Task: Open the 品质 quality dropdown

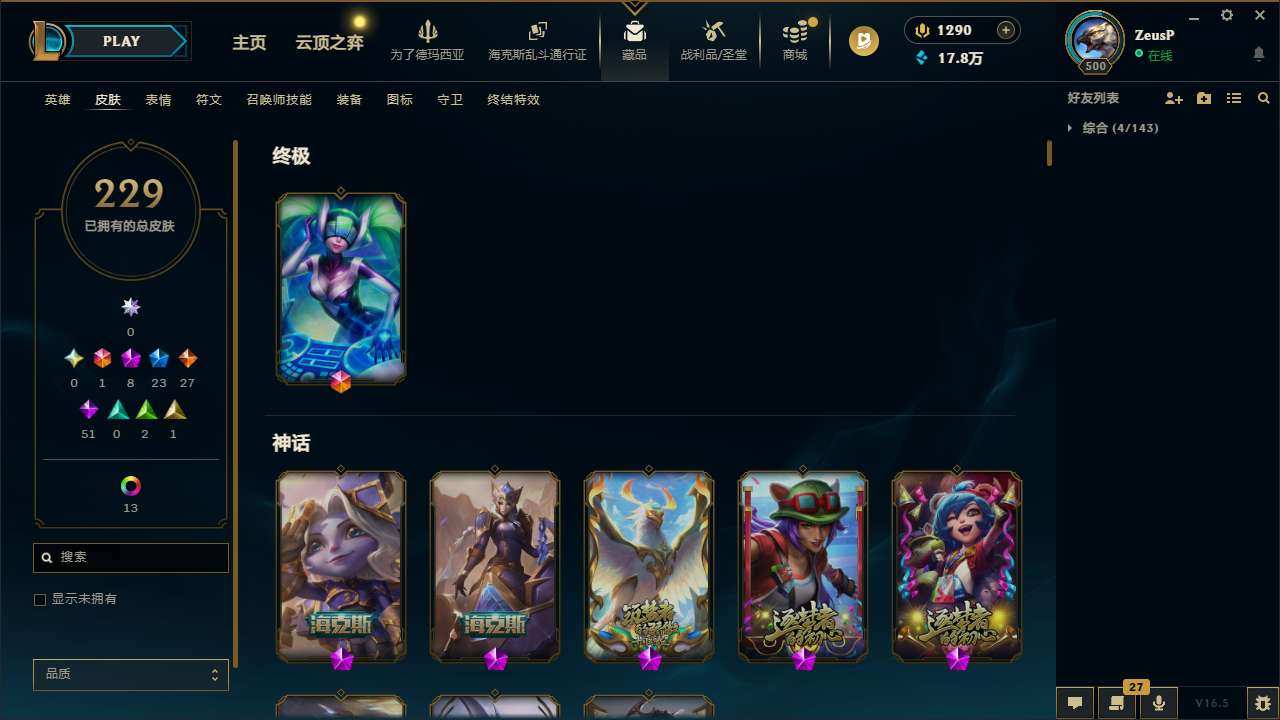Action: (x=130, y=674)
